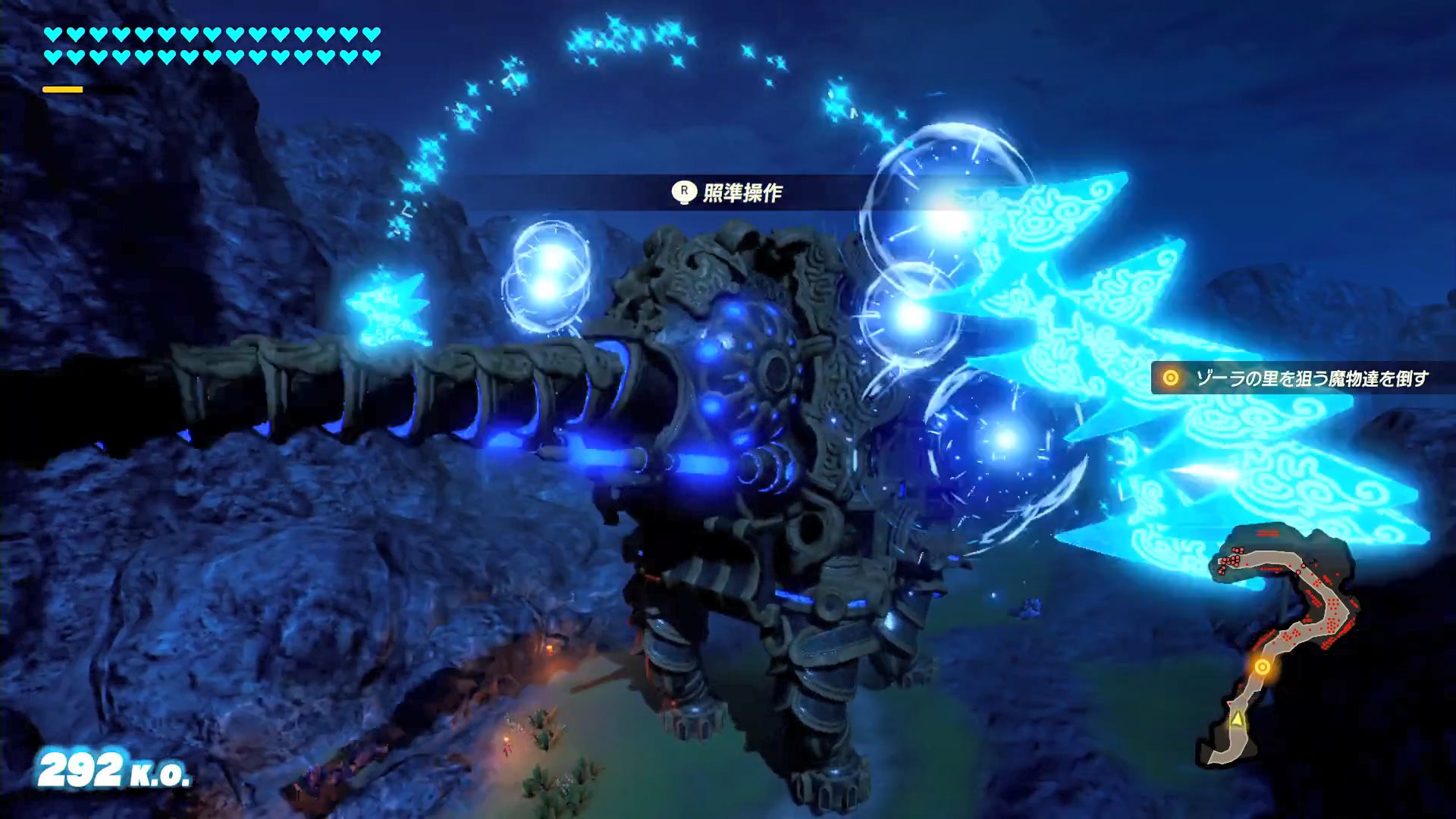Select the quest objective tracker banner
Viewport: 1456px width, 819px height.
coord(1298,378)
